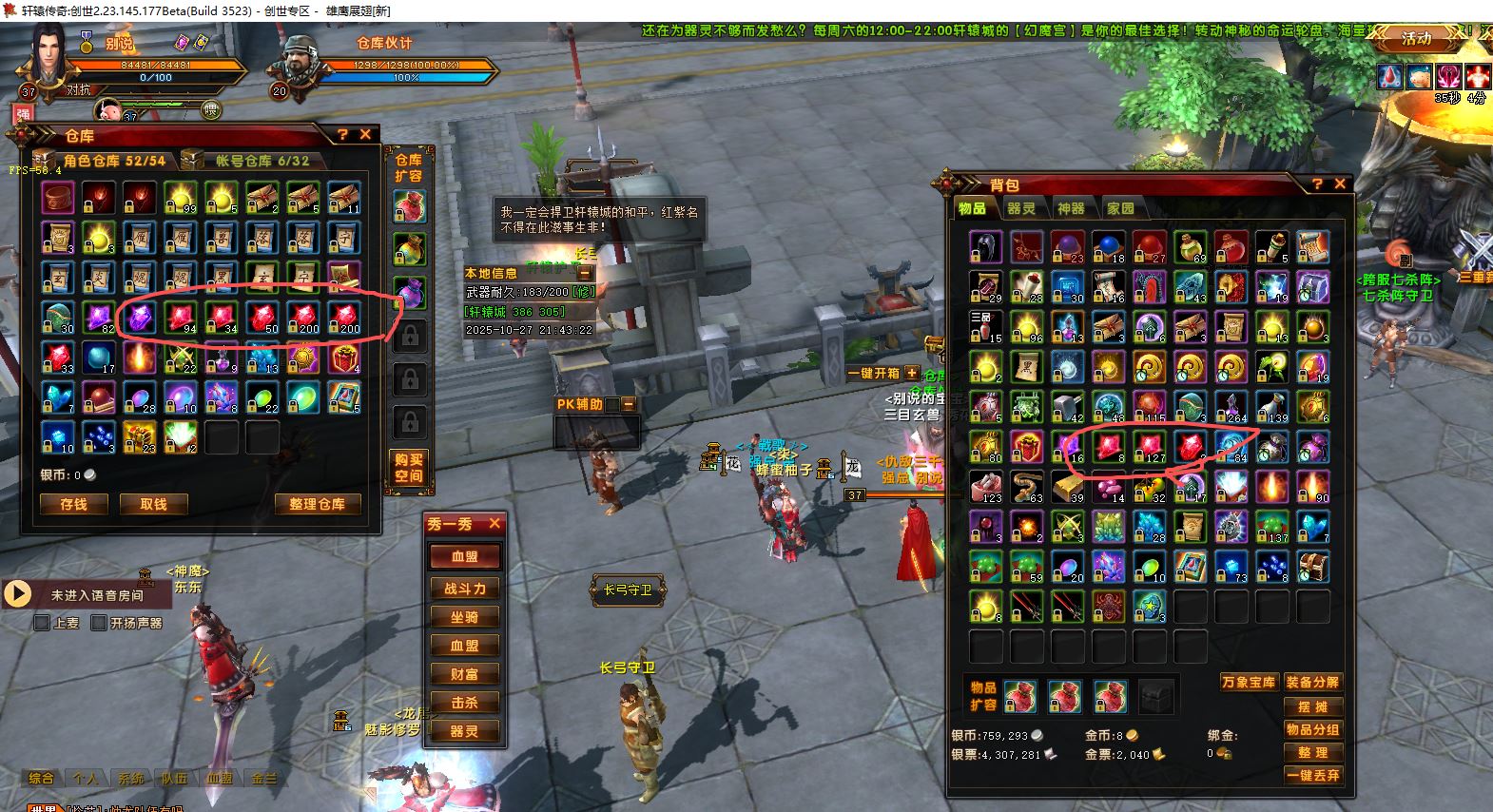The image size is (1493, 812).
Task: Click the 一键丢弃 discard-all button
Action: coord(1312,775)
